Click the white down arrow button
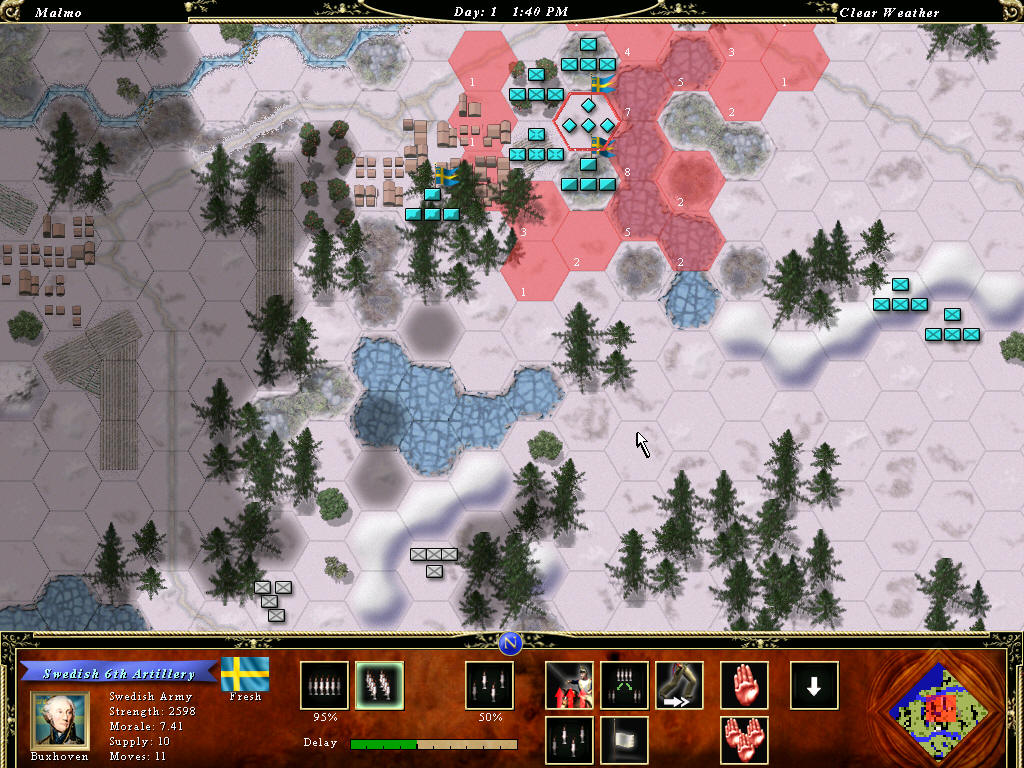This screenshot has width=1024, height=768. (x=814, y=686)
